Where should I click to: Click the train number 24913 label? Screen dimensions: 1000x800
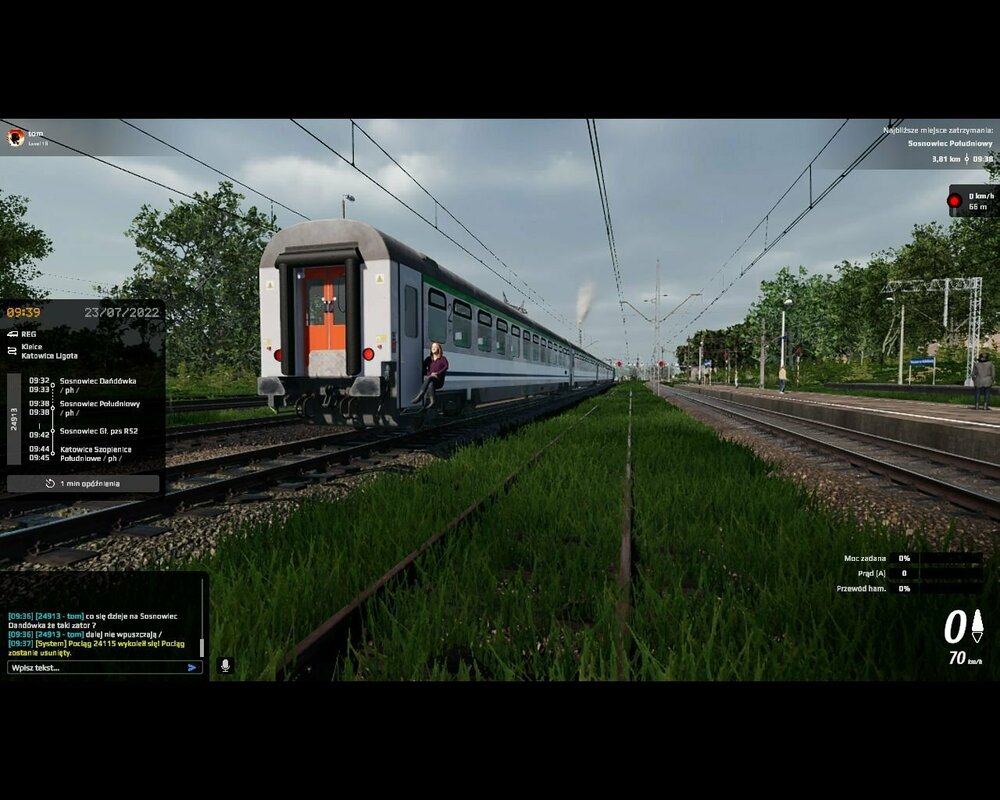point(14,419)
